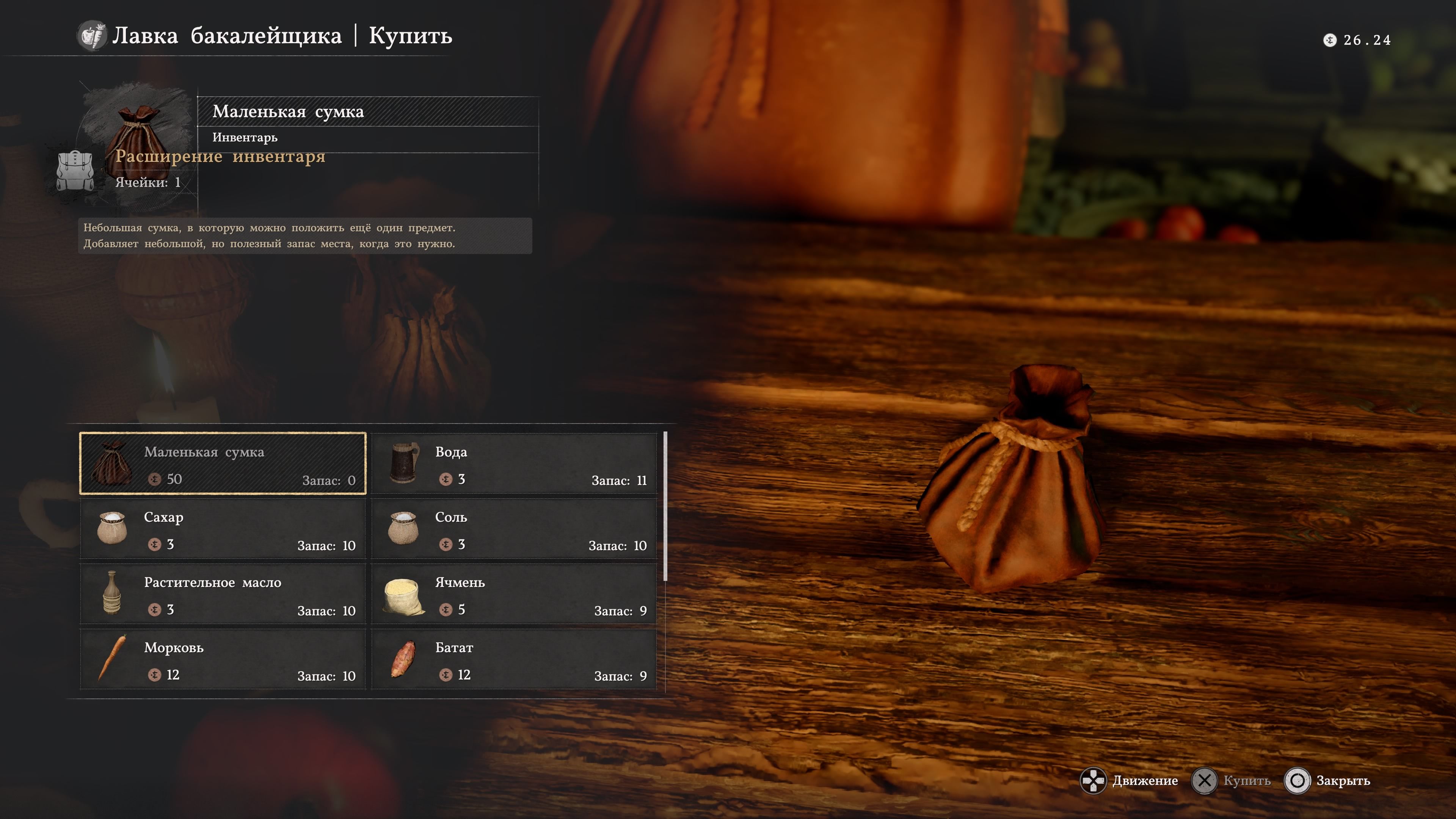Close the shop with Закрыть
The height and width of the screenshot is (819, 1456).
click(x=1342, y=781)
